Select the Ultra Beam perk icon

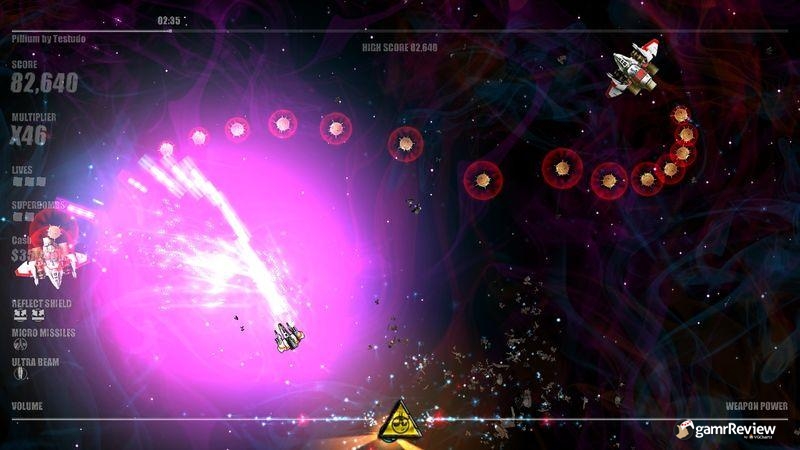[18, 373]
